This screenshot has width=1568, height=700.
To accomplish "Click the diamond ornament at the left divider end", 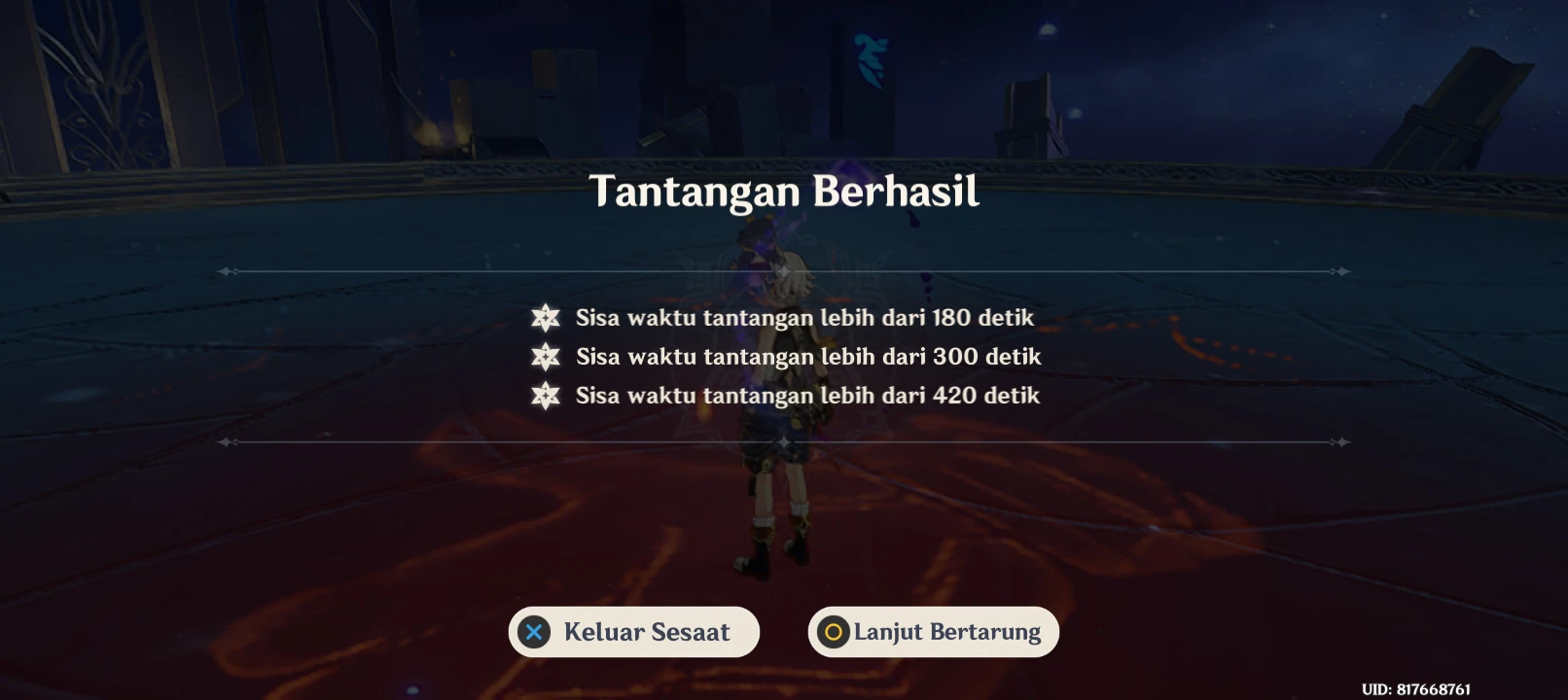I will pyautogui.click(x=228, y=270).
